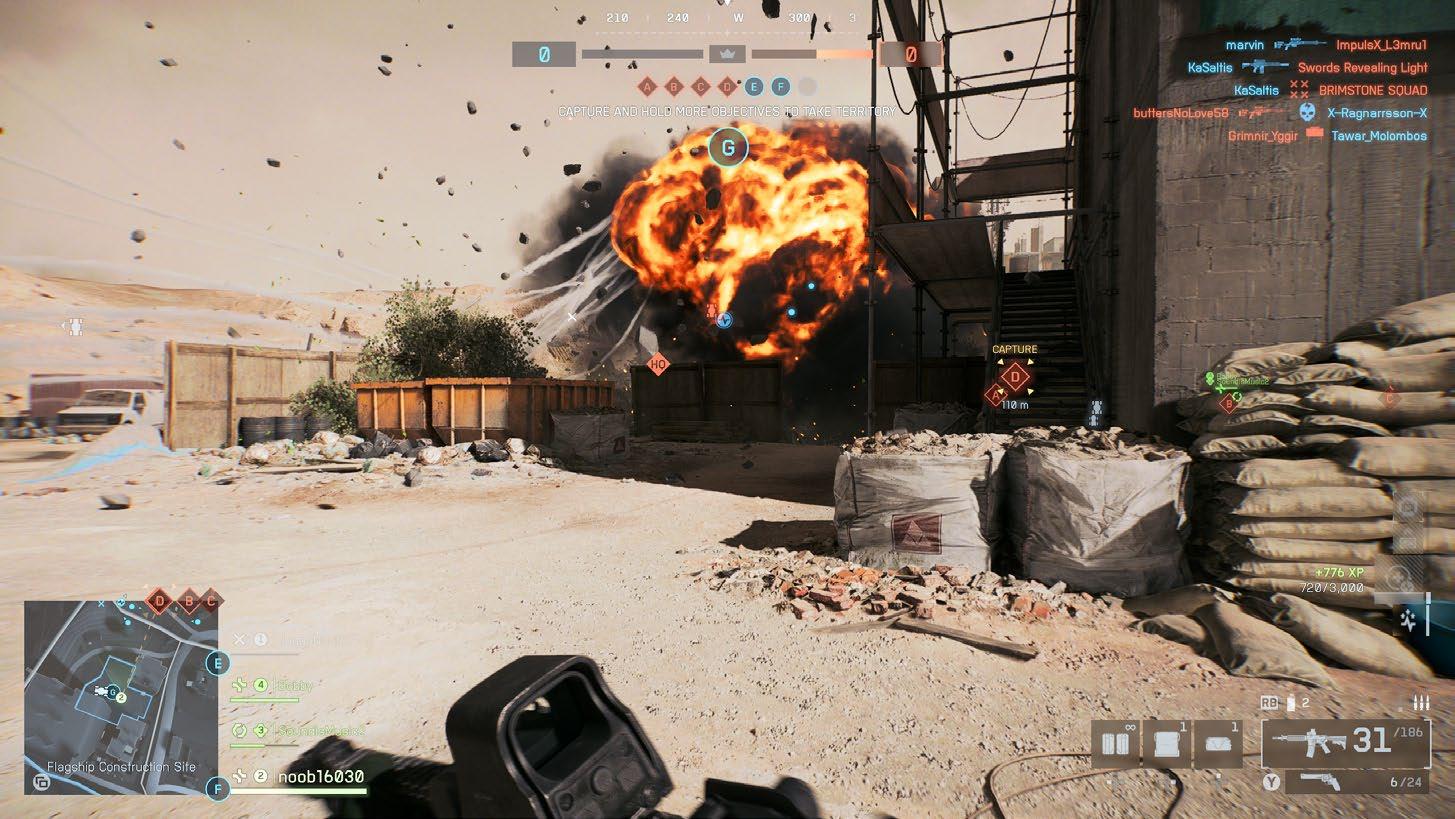Click the HQ diamond marker

click(x=657, y=365)
